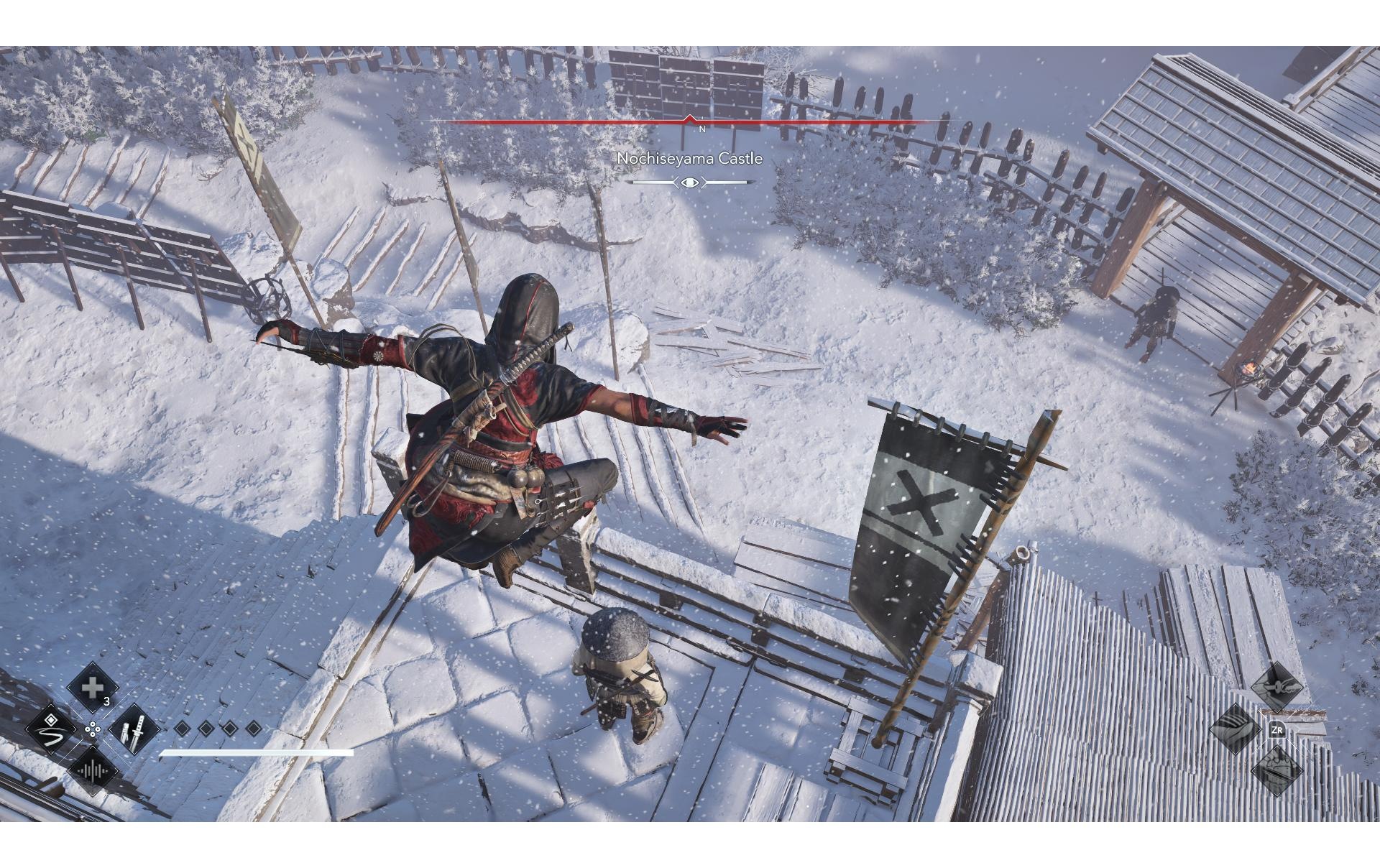Image resolution: width=1380 pixels, height=868 pixels.
Task: Toggle the eye detection indicator under Nochiseyama Castle
Action: (x=690, y=183)
